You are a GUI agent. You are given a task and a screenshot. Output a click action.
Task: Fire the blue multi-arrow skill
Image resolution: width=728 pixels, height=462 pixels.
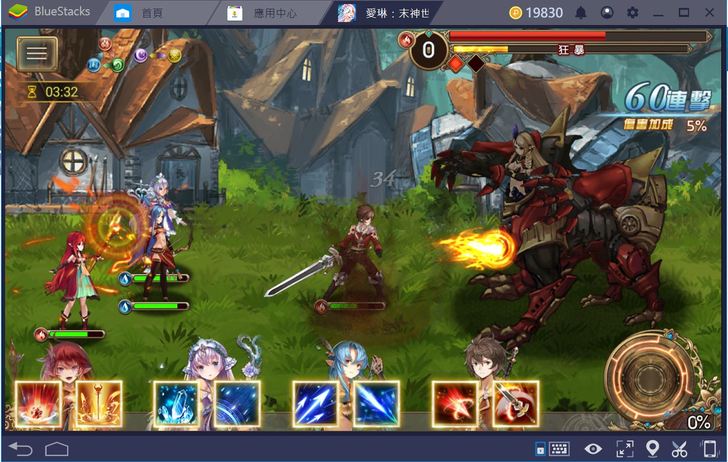pyautogui.click(x=316, y=404)
